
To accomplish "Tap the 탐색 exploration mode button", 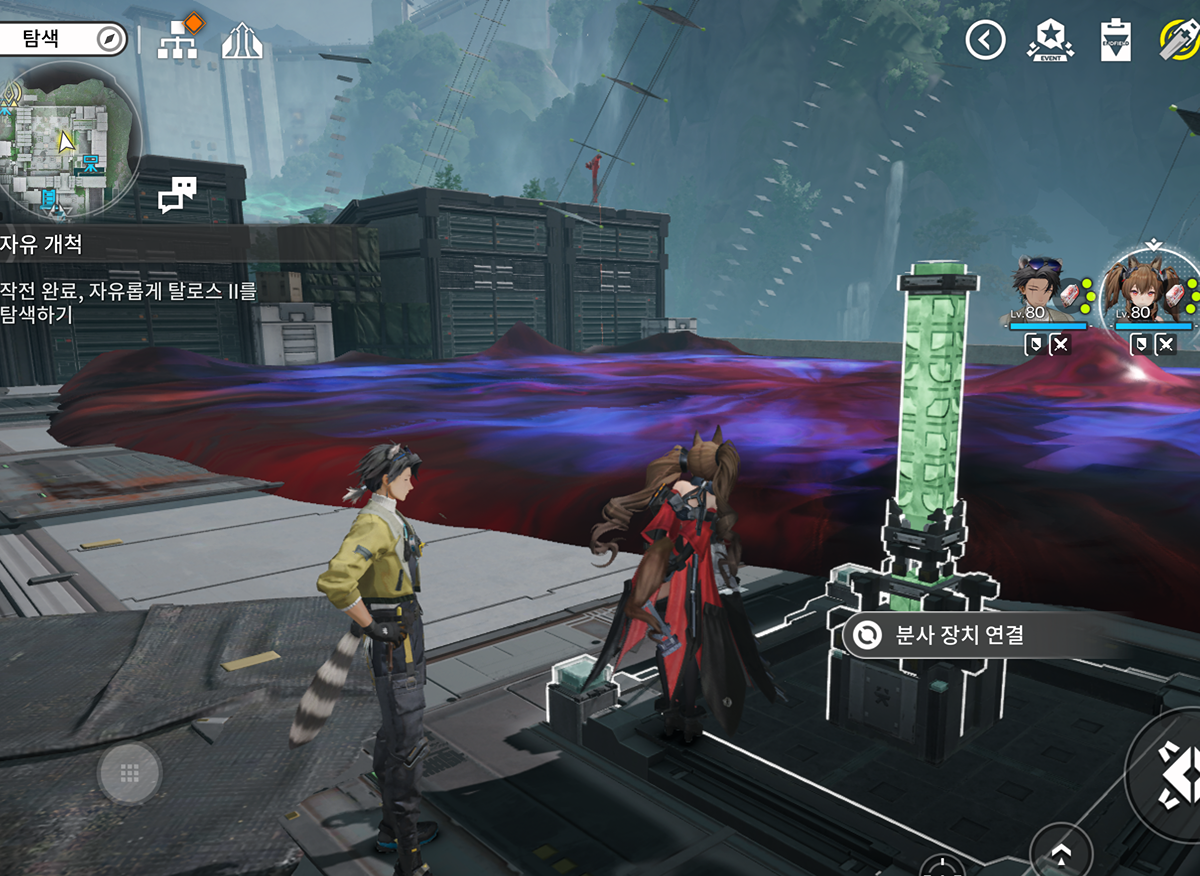I will pos(62,39).
